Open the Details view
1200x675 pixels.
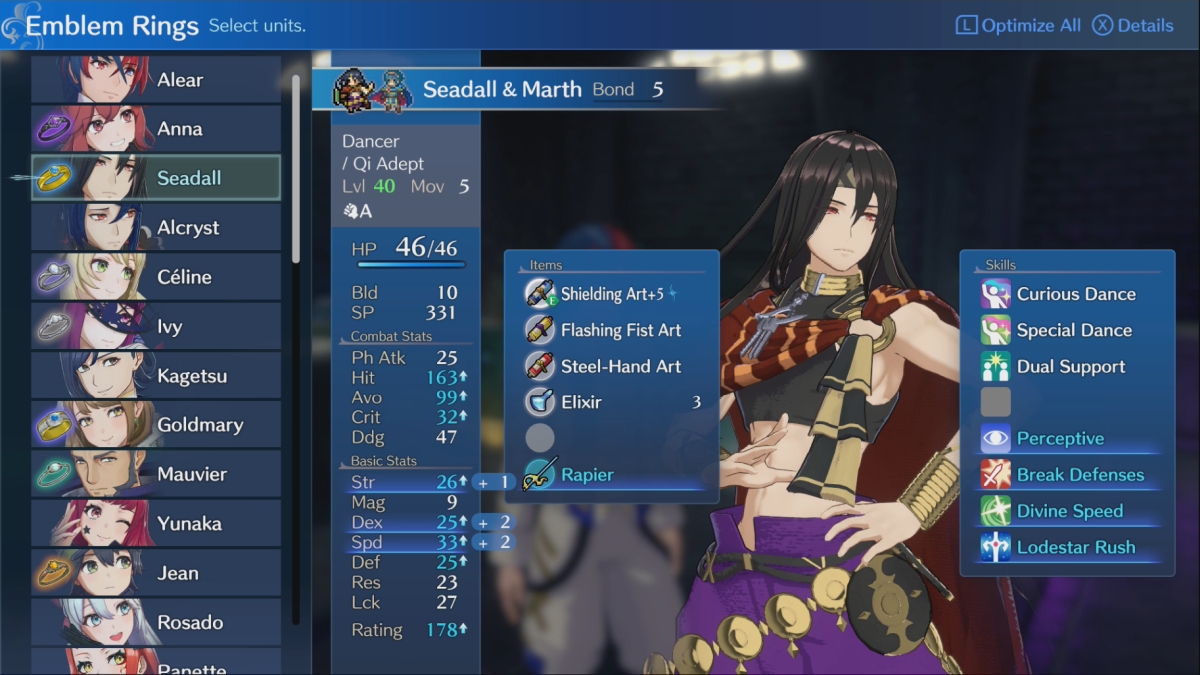[1132, 26]
